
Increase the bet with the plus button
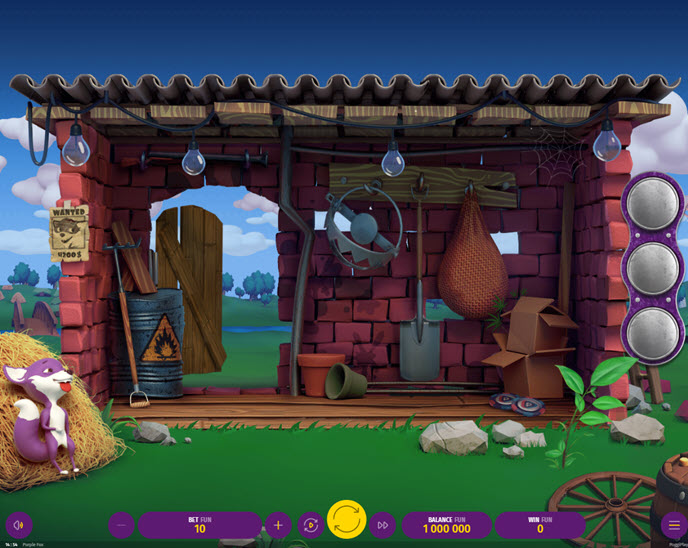278,525
